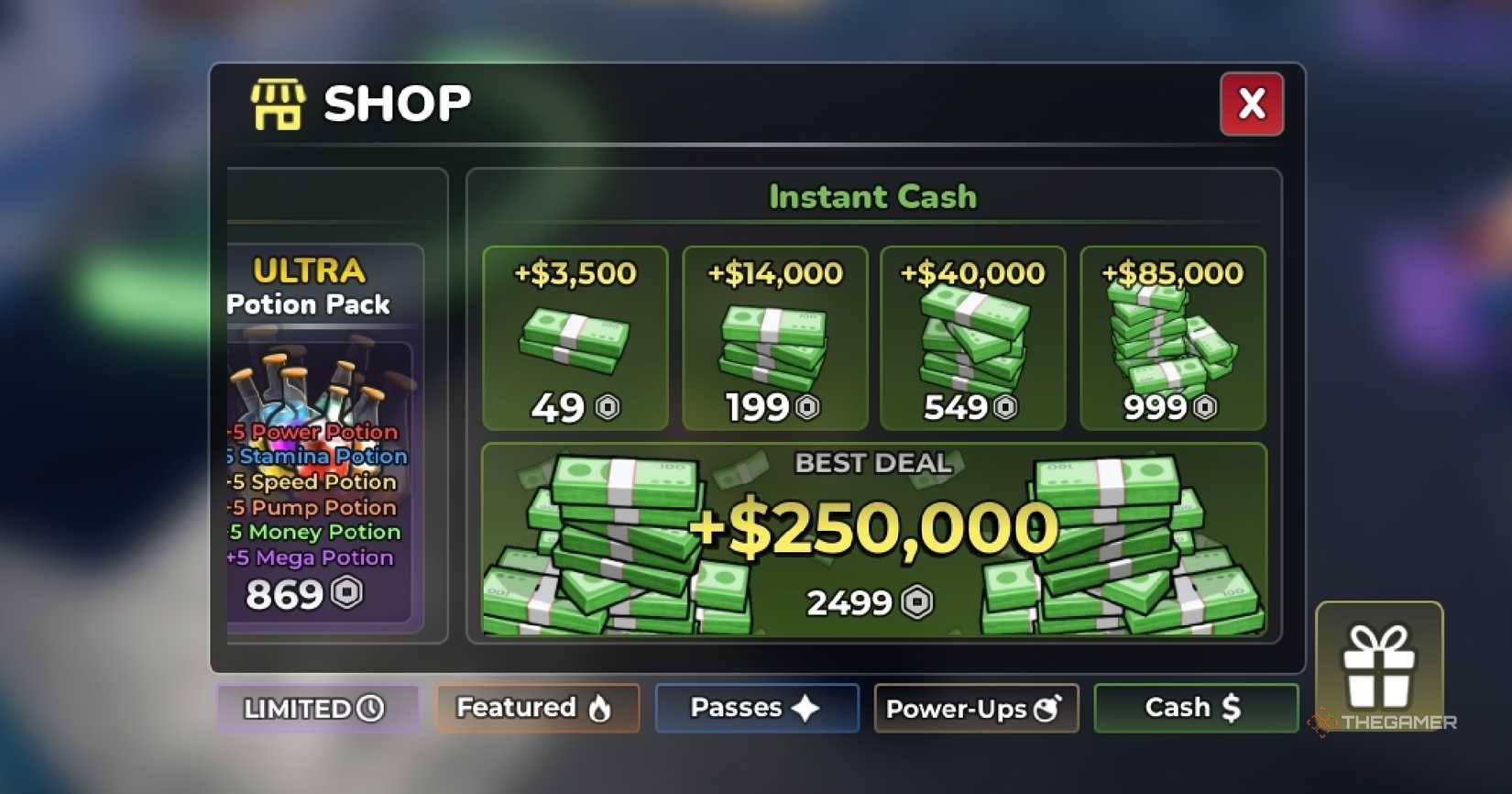
Task: Select the Cash tab
Action: coord(1195,707)
